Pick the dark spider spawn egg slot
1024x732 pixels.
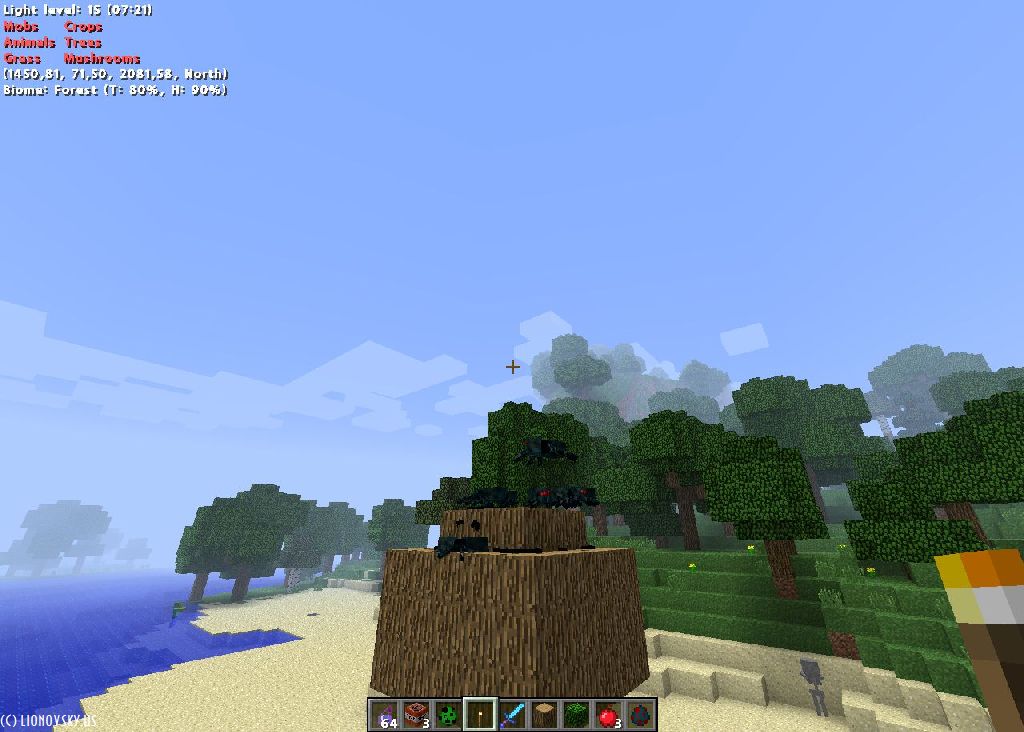coord(640,714)
